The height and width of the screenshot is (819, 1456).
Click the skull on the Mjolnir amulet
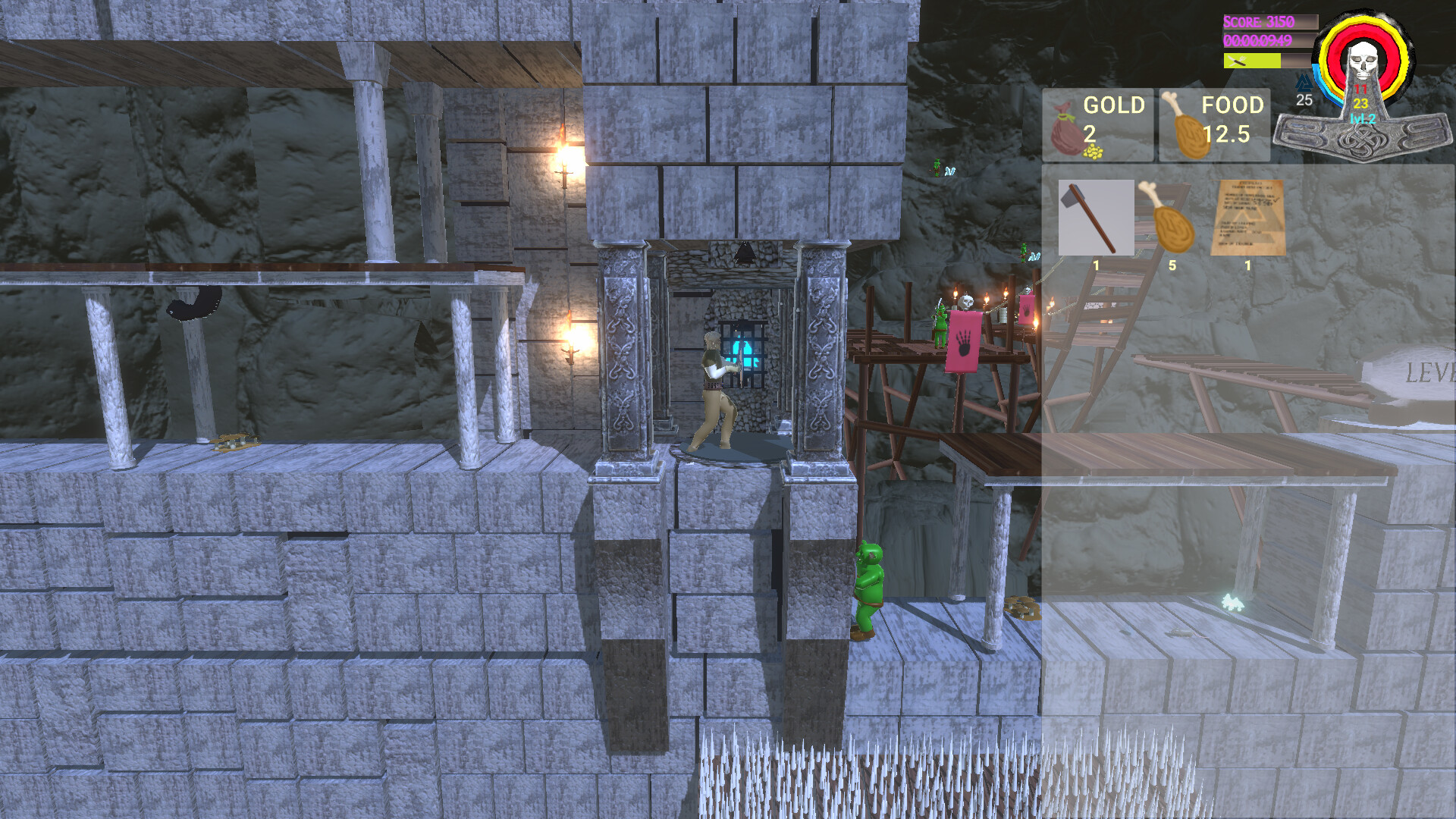coord(1362,59)
